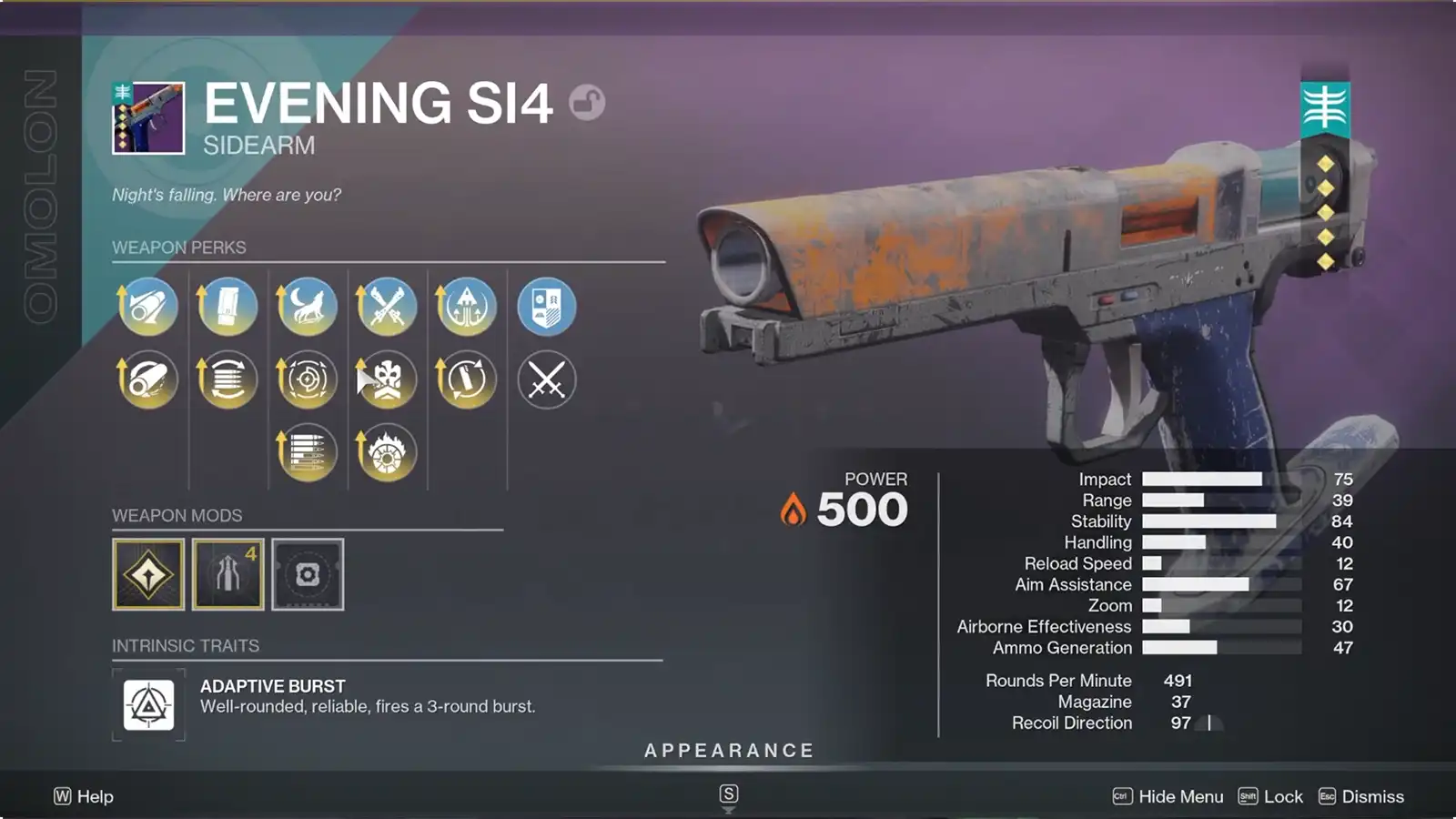The image size is (1456, 819).
Task: Select the first barrel perk icon
Action: coord(147,307)
